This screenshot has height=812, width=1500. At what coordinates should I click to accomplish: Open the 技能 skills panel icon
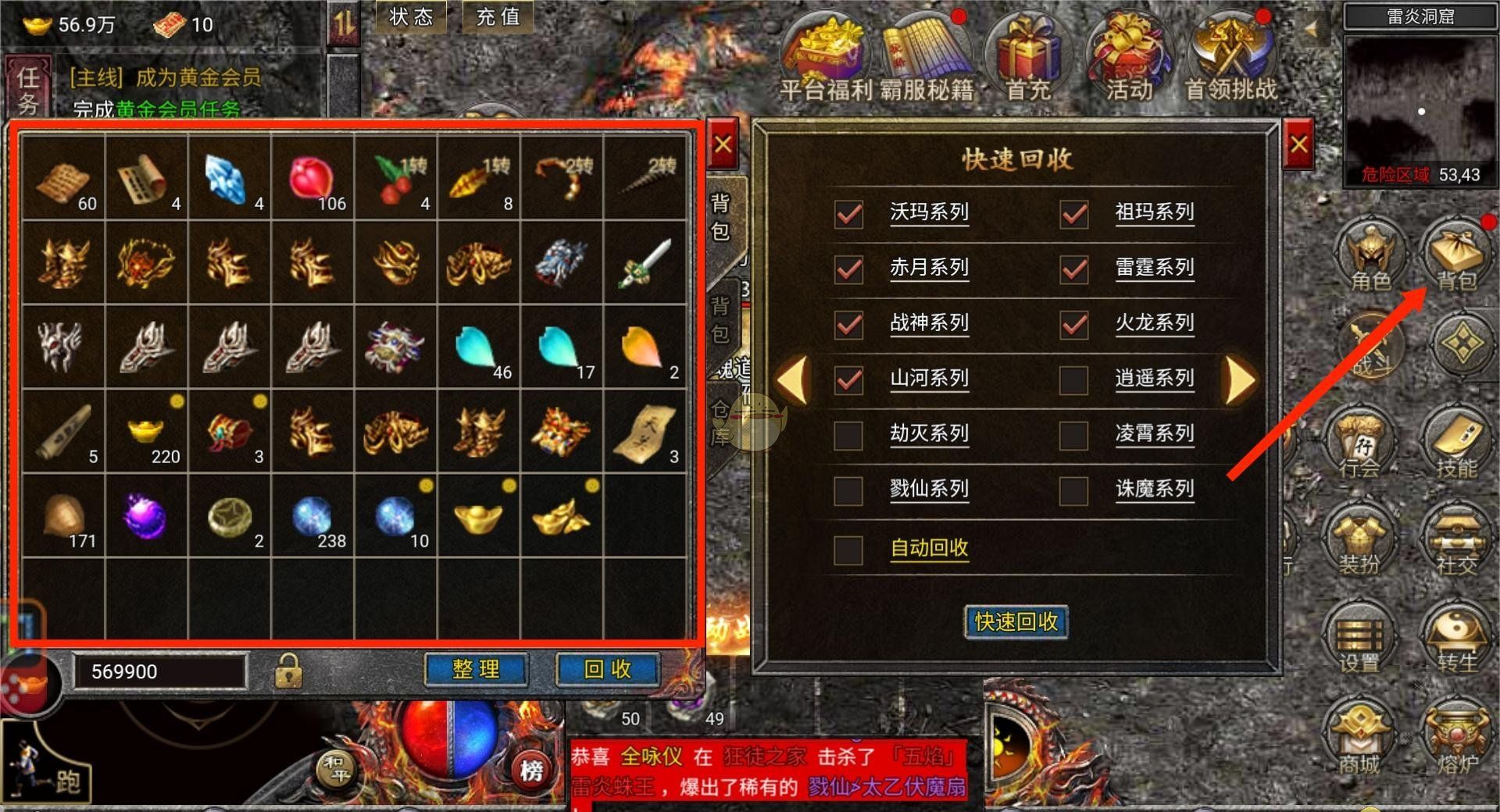[x=1459, y=445]
